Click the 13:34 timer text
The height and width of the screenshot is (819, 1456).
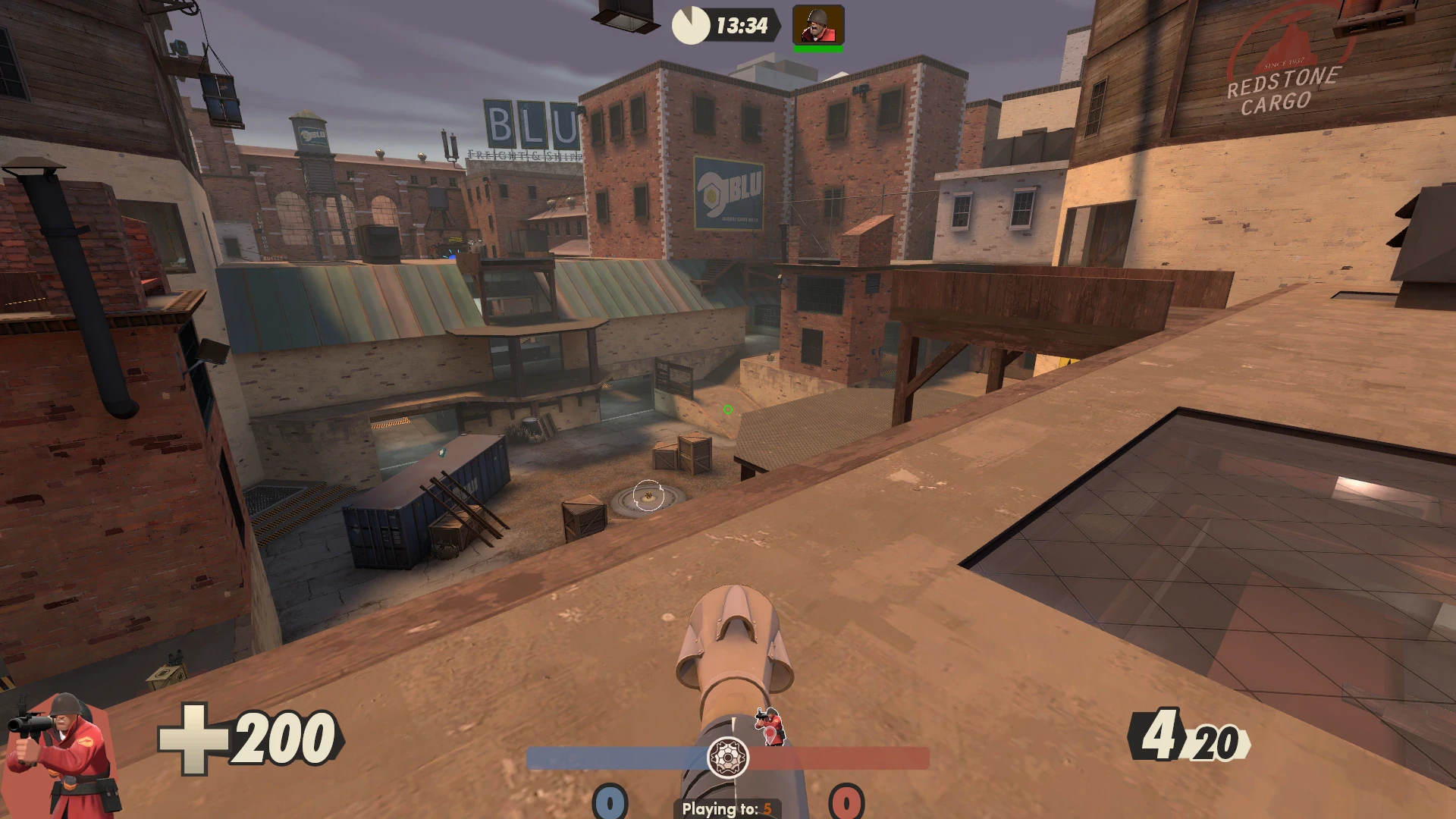(742, 26)
